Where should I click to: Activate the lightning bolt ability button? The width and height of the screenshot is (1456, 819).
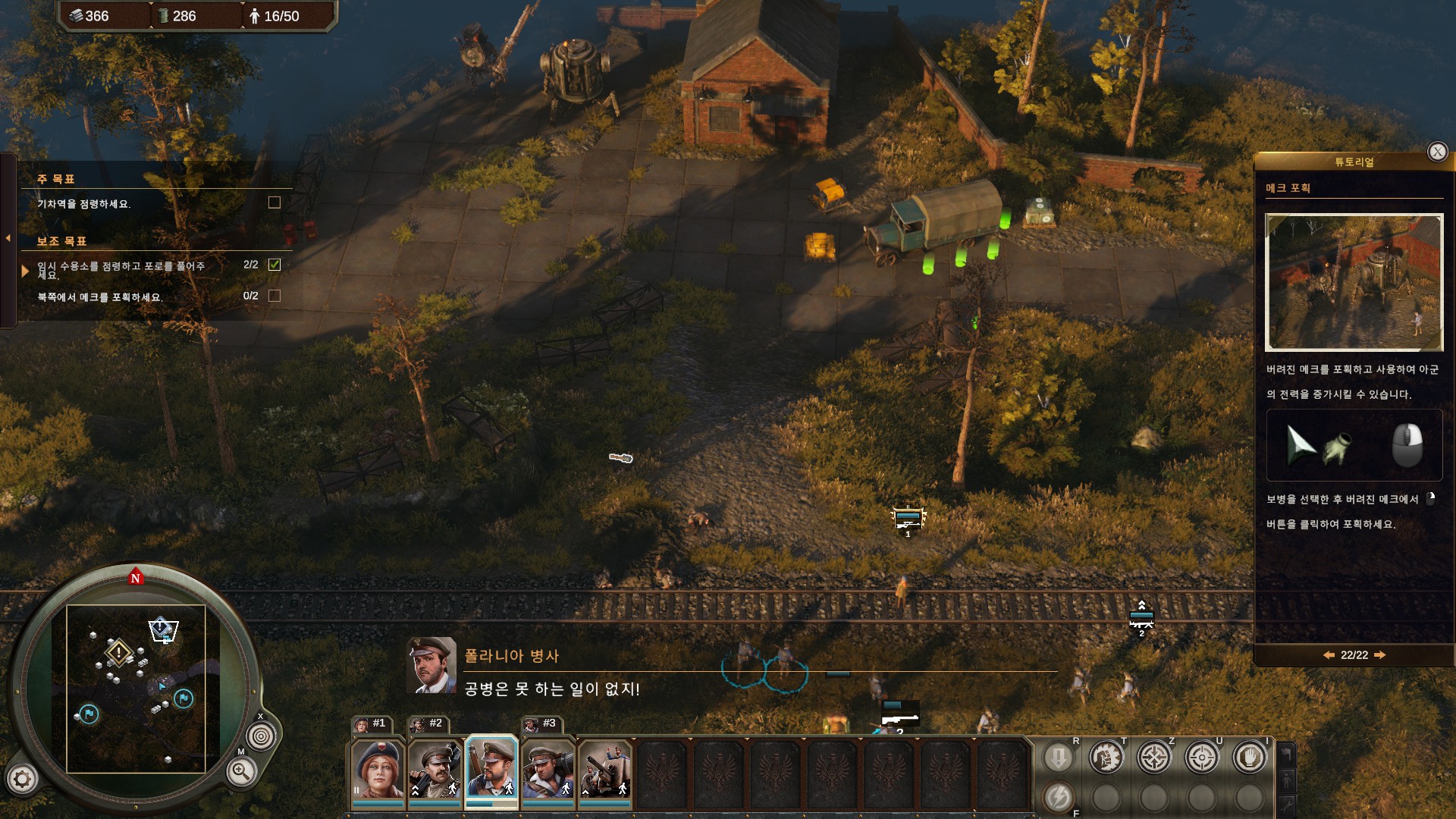(x=1059, y=797)
